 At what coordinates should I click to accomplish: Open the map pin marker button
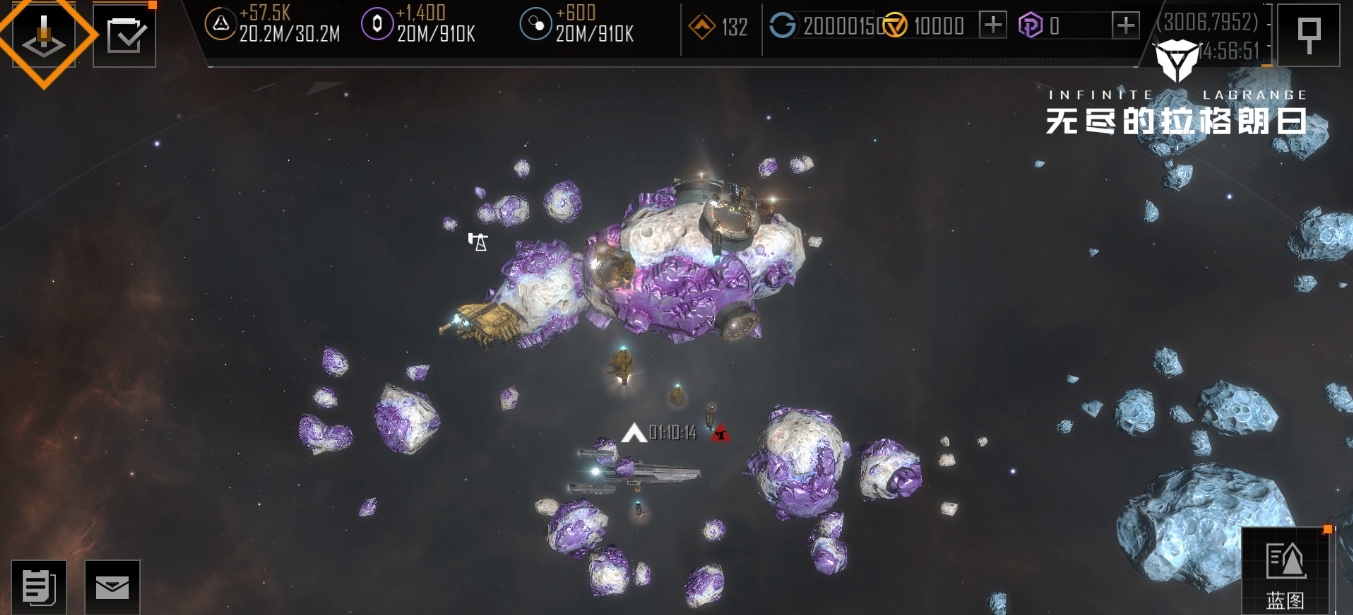tap(1308, 35)
